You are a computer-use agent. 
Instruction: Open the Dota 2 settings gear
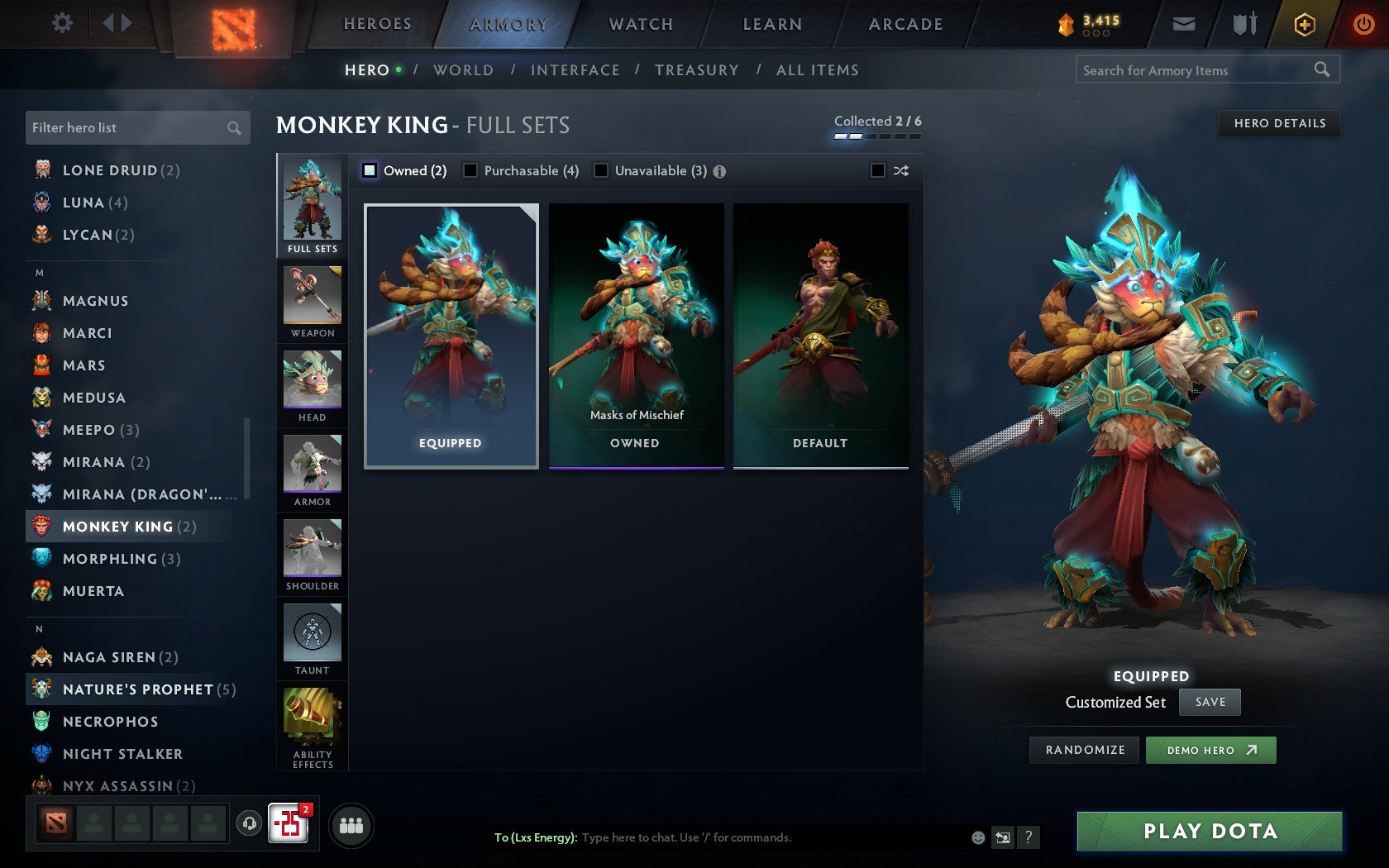coord(60,24)
